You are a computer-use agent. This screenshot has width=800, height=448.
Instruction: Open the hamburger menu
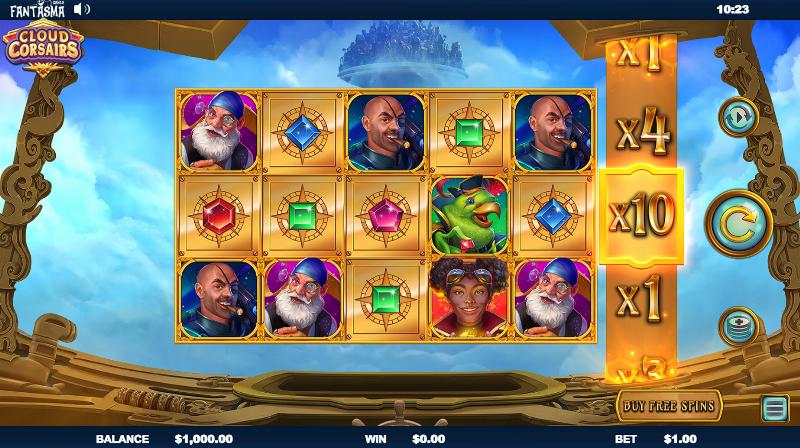point(774,407)
